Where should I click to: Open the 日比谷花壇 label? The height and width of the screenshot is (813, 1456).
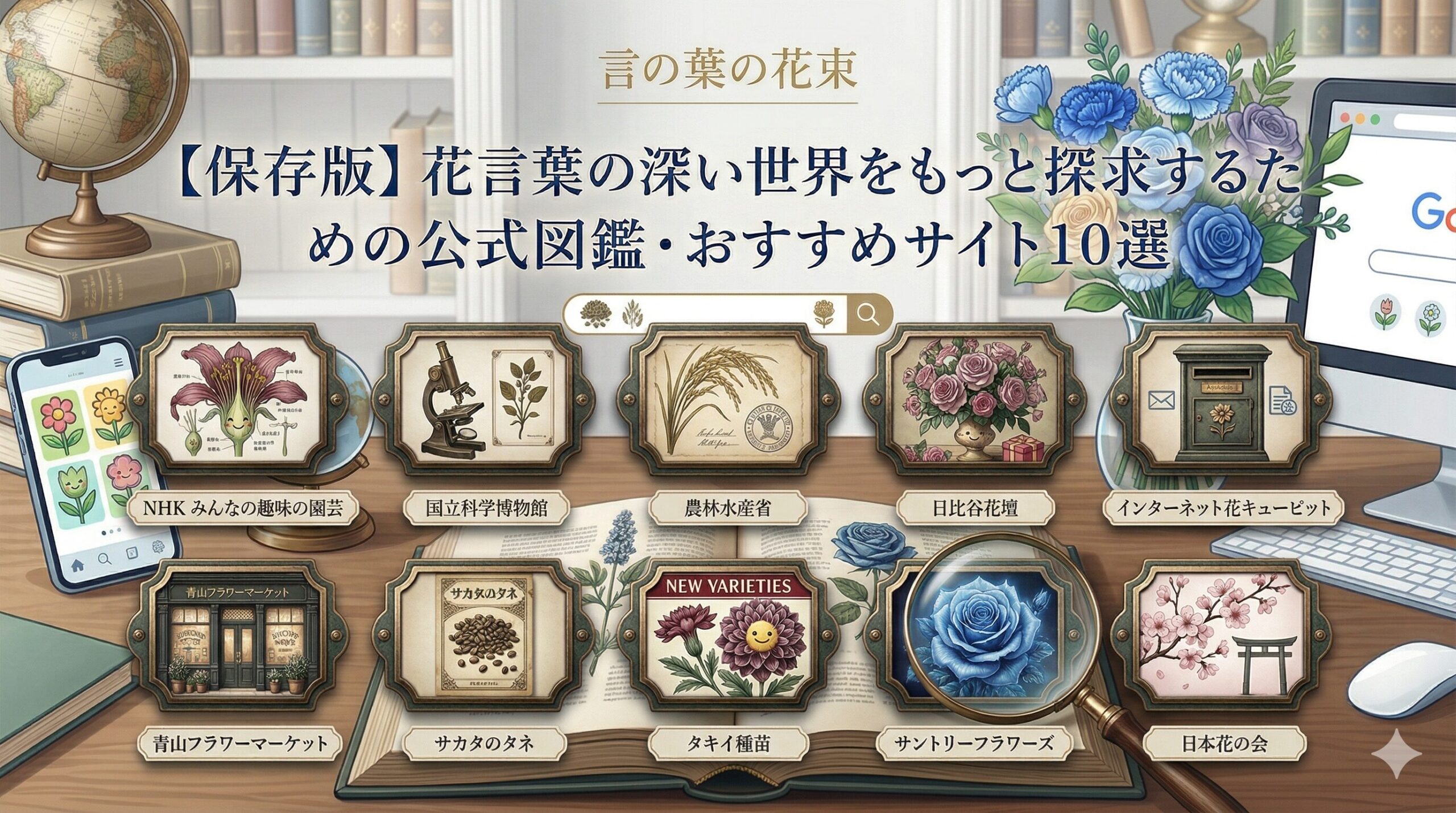click(x=974, y=507)
